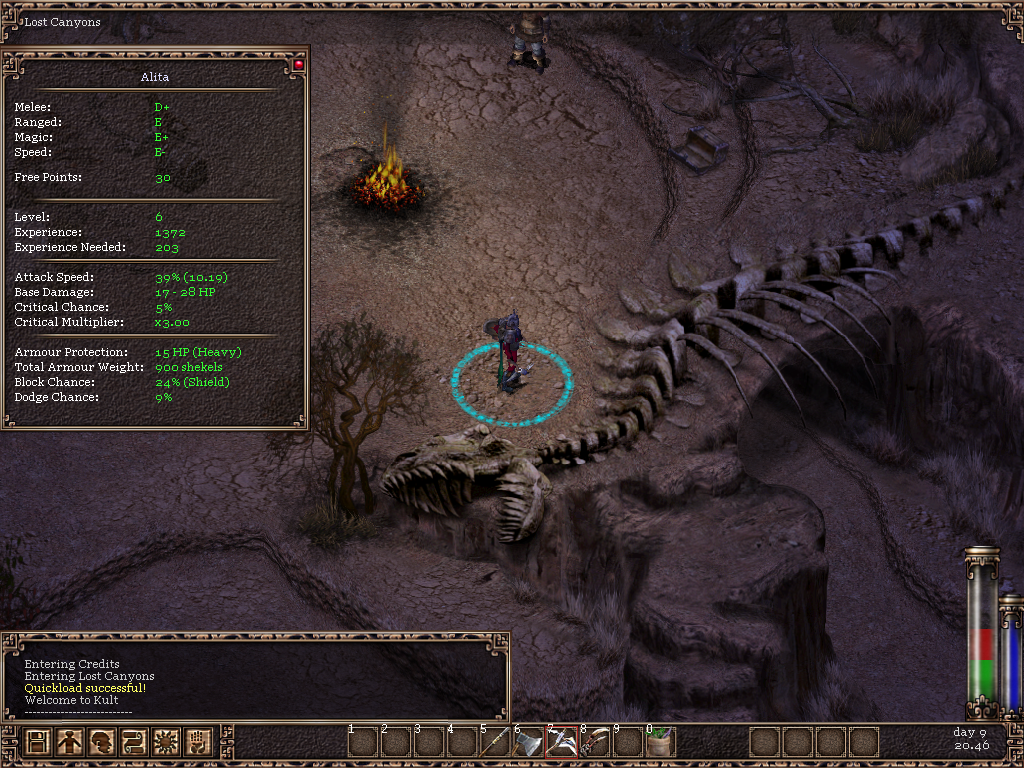Viewport: 1024px width, 768px height.
Task: Spend a free point on Melee
Action: coord(161,107)
